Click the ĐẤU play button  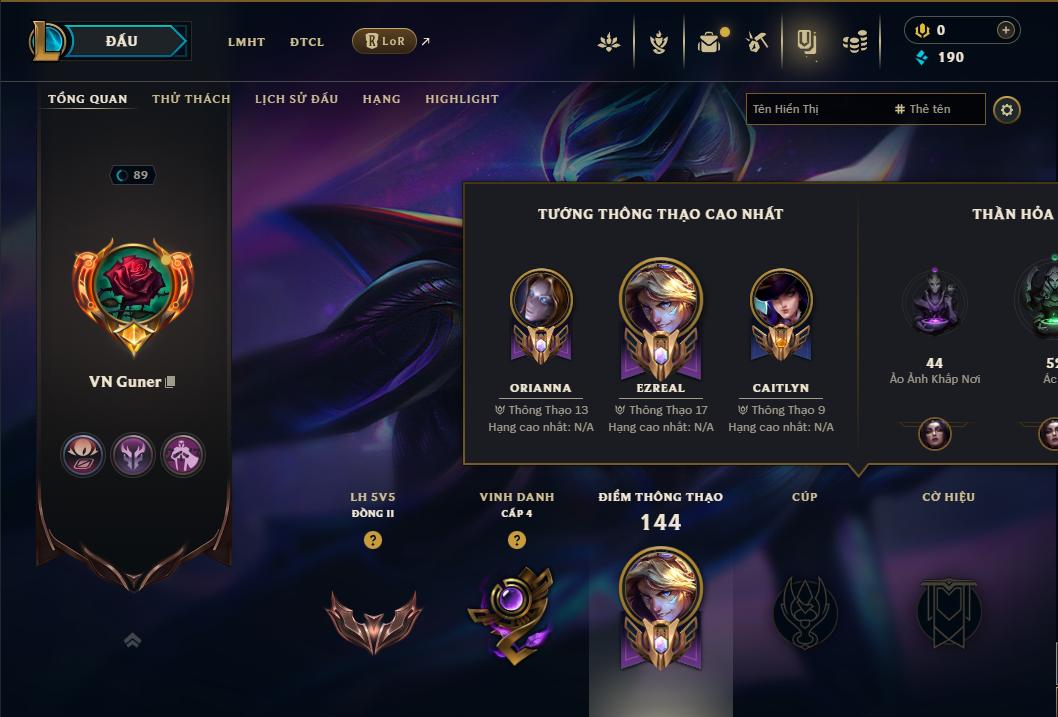pyautogui.click(x=121, y=41)
